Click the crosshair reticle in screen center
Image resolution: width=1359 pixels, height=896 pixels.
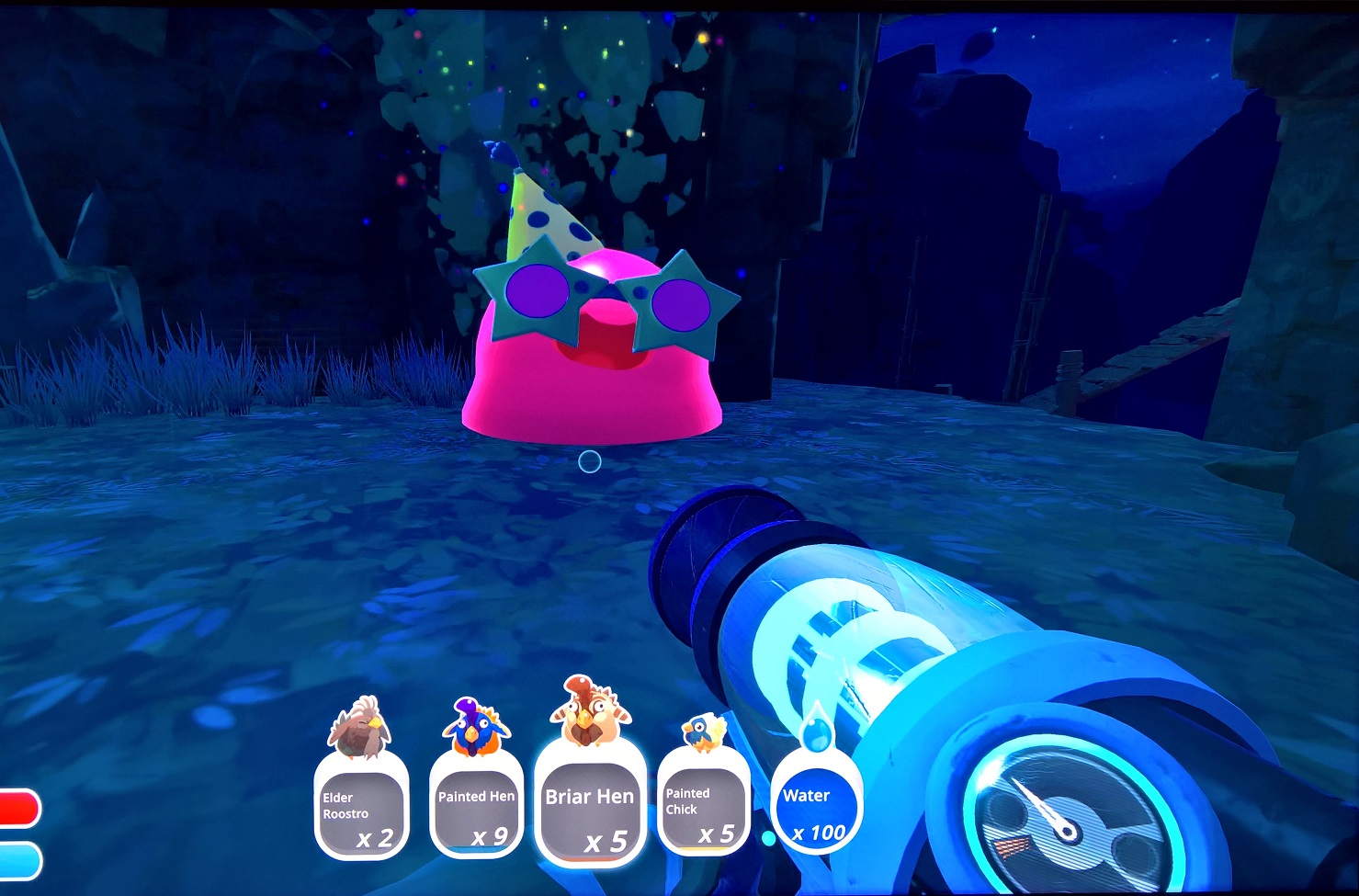(588, 463)
